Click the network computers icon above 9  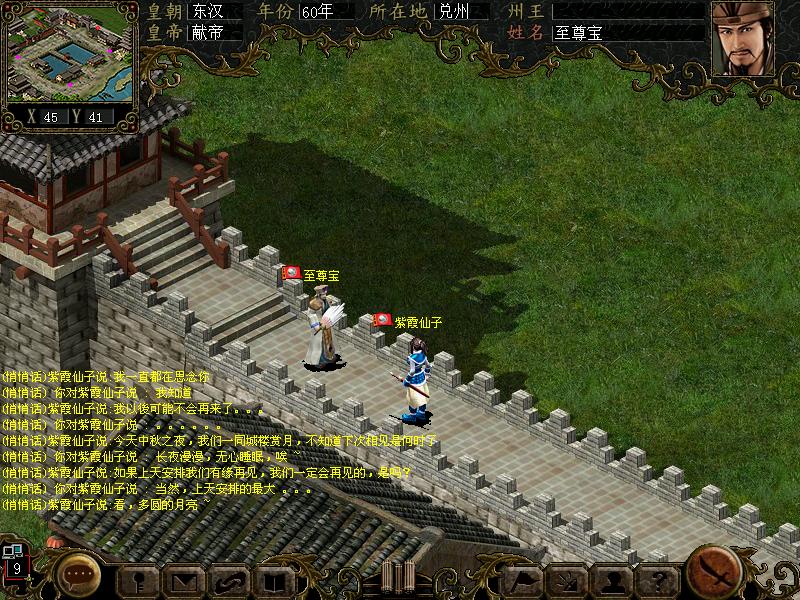pos(12,550)
